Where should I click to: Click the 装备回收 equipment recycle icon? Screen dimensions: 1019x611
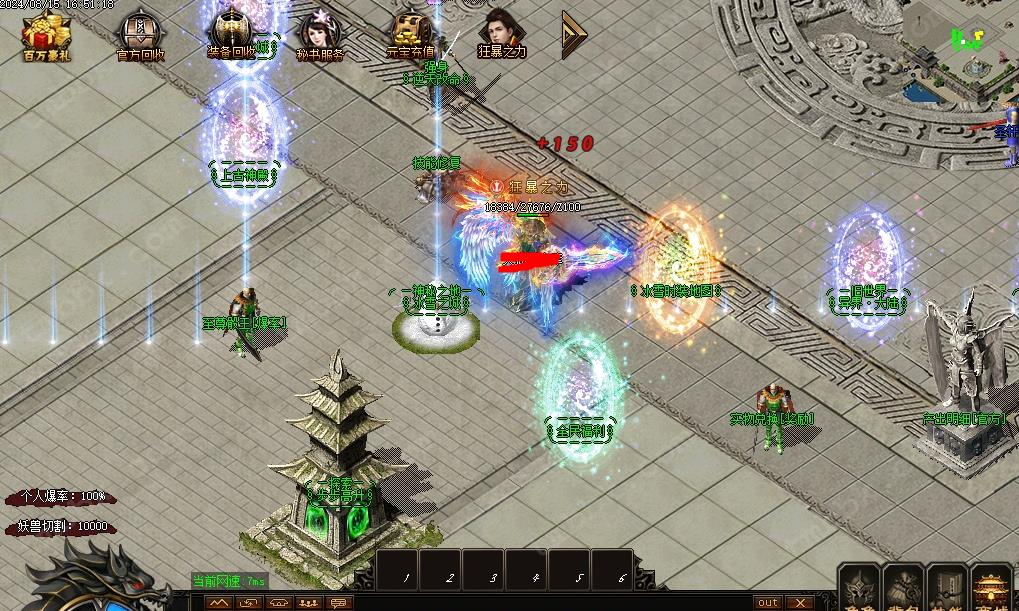pos(231,33)
